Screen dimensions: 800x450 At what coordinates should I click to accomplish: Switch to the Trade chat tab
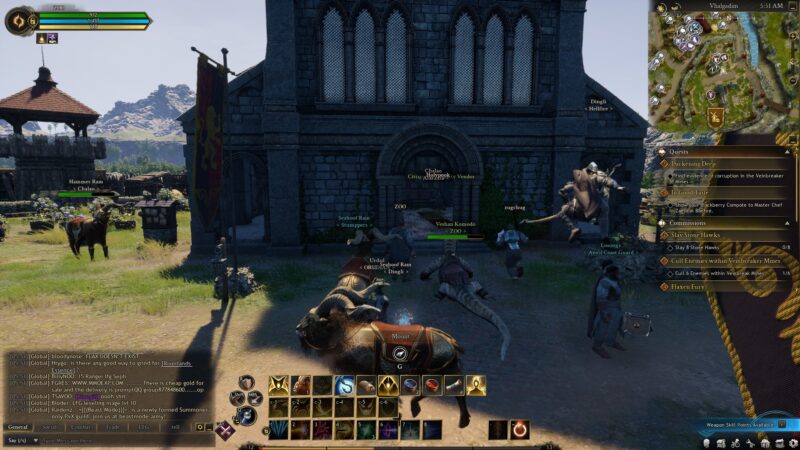click(112, 427)
